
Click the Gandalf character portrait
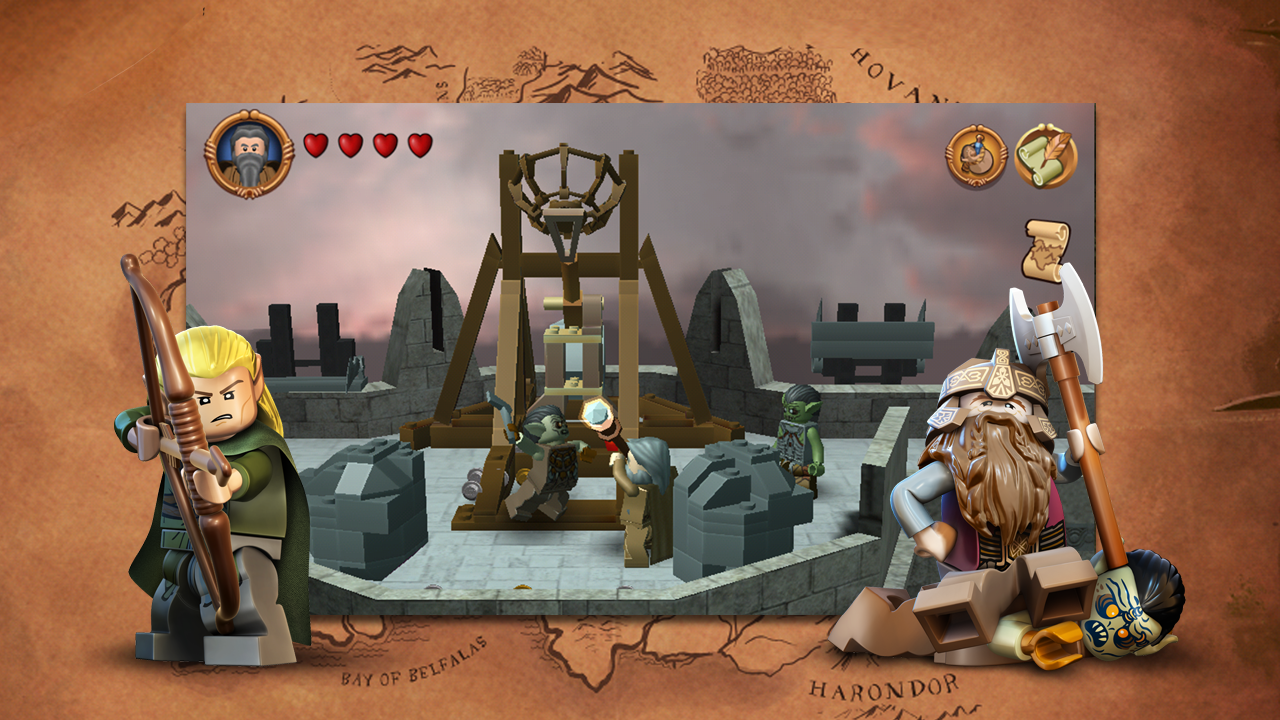point(247,150)
